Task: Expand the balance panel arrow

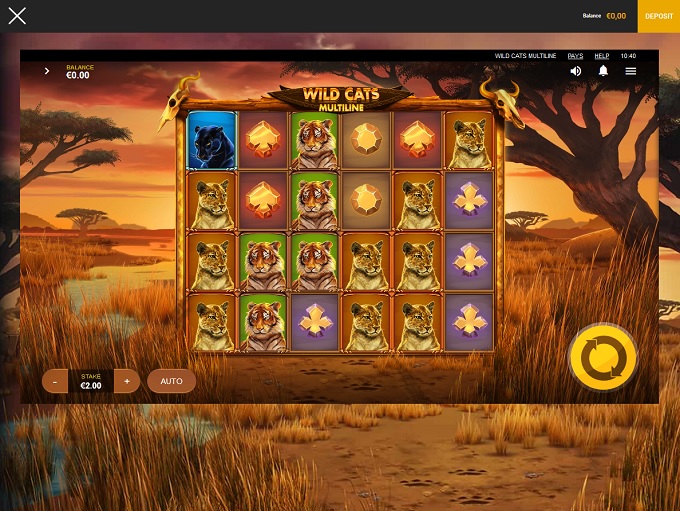Action: pyautogui.click(x=47, y=71)
